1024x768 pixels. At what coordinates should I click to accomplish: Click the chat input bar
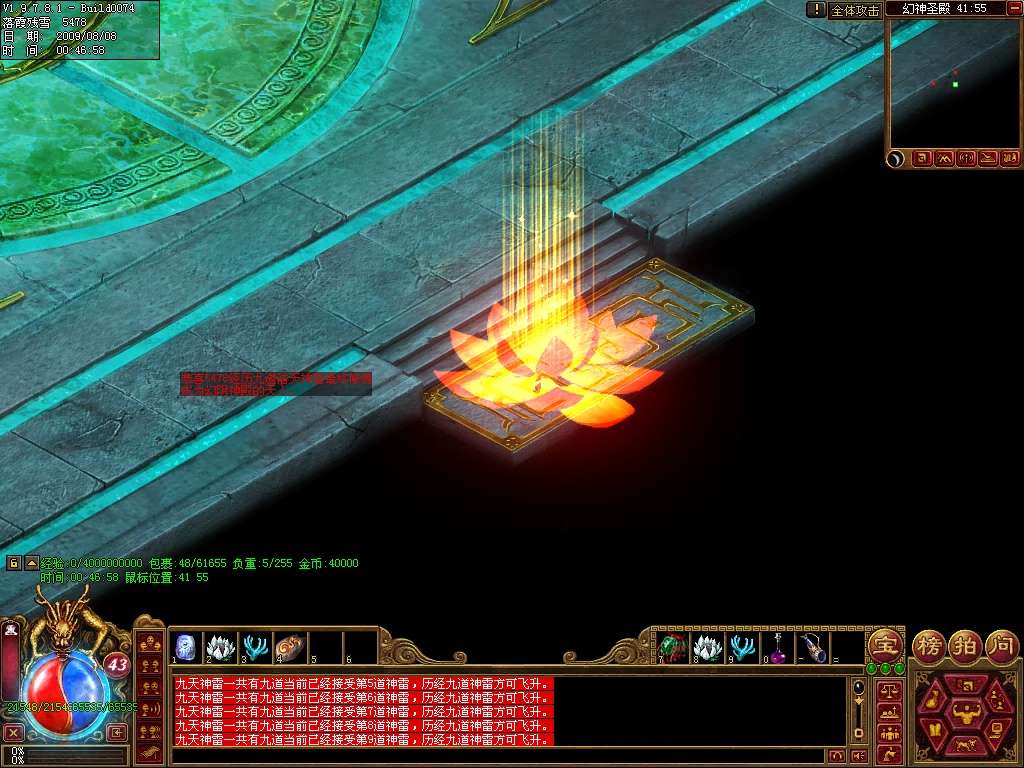(500, 756)
